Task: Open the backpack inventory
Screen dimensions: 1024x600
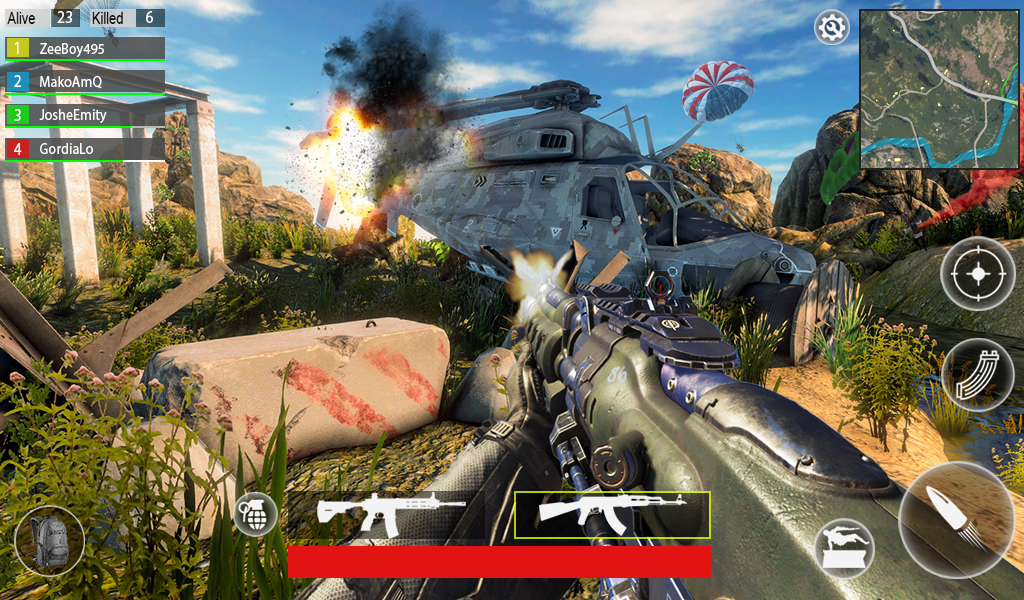Action: coord(49,540)
